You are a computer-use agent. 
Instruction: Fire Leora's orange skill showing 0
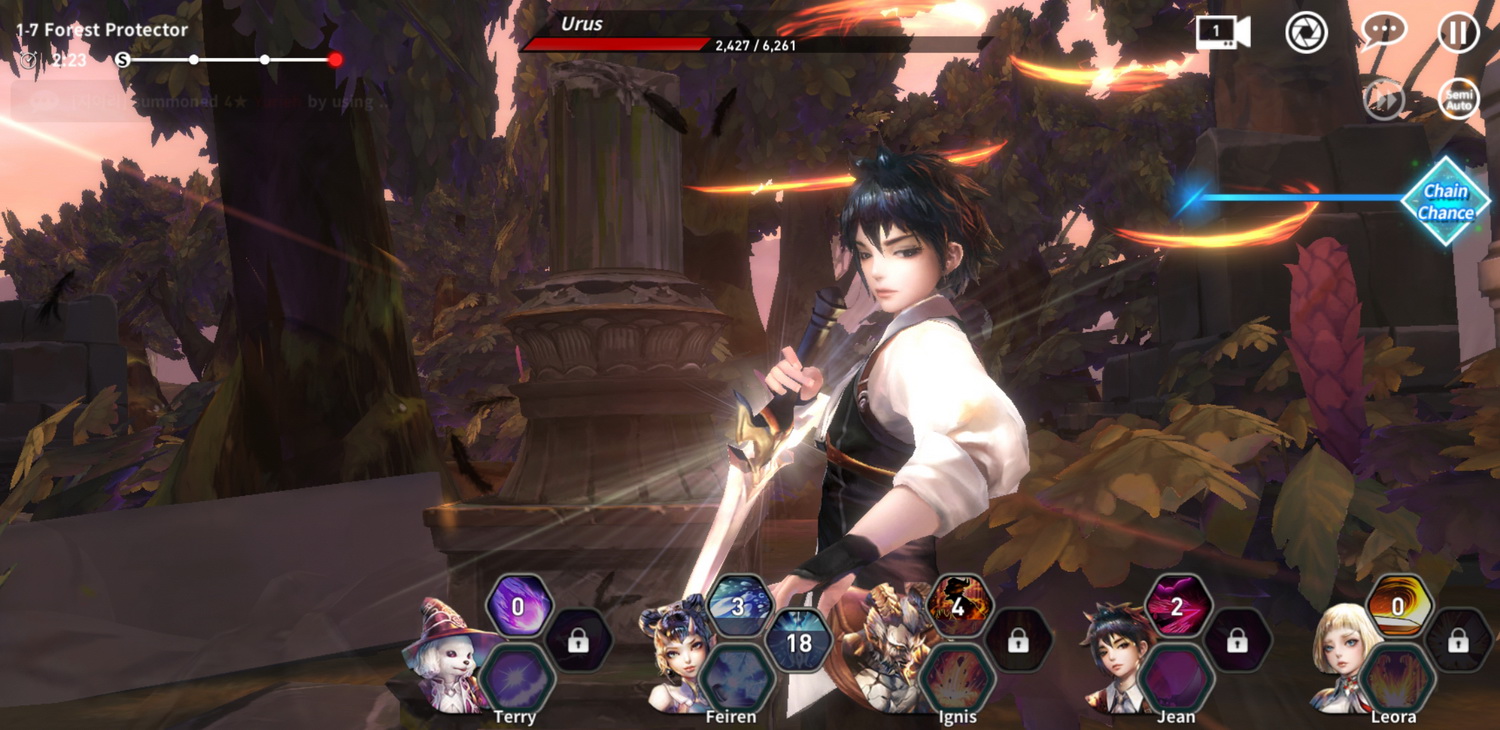1398,606
